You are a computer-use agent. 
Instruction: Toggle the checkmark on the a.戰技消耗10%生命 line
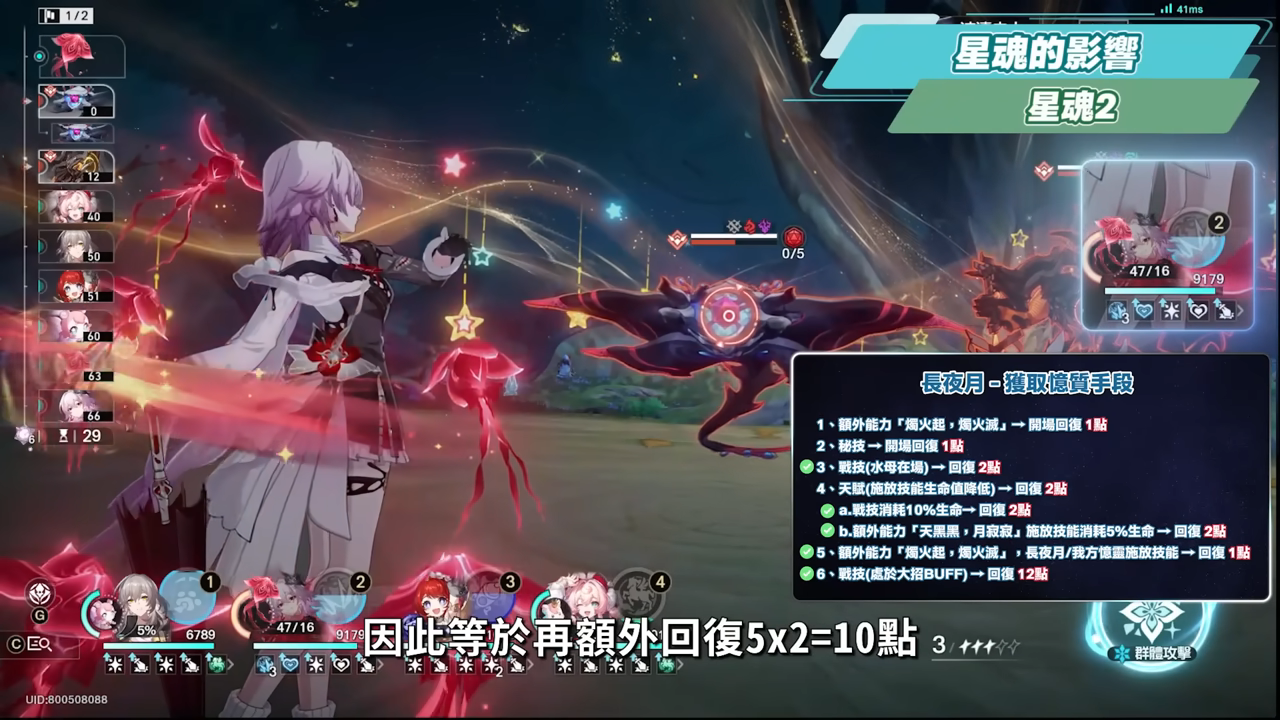point(826,510)
